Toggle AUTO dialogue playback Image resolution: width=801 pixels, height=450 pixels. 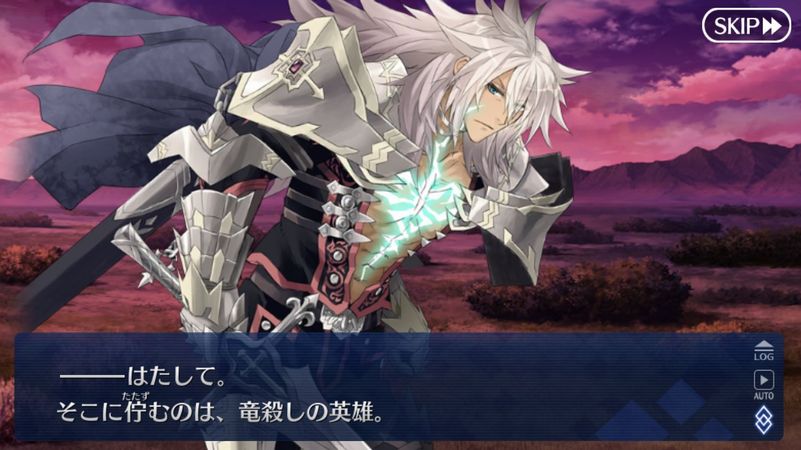point(764,383)
